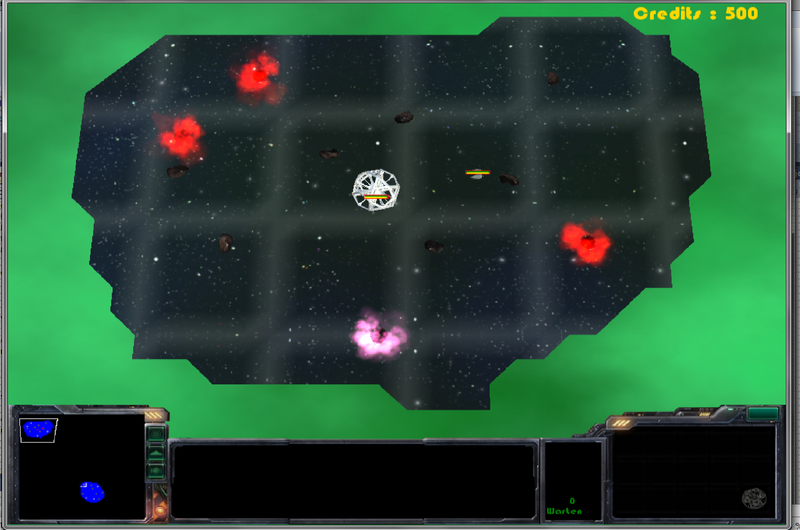800x530 pixels.
Task: Select the space station icon in the command panel
Action: (754, 497)
